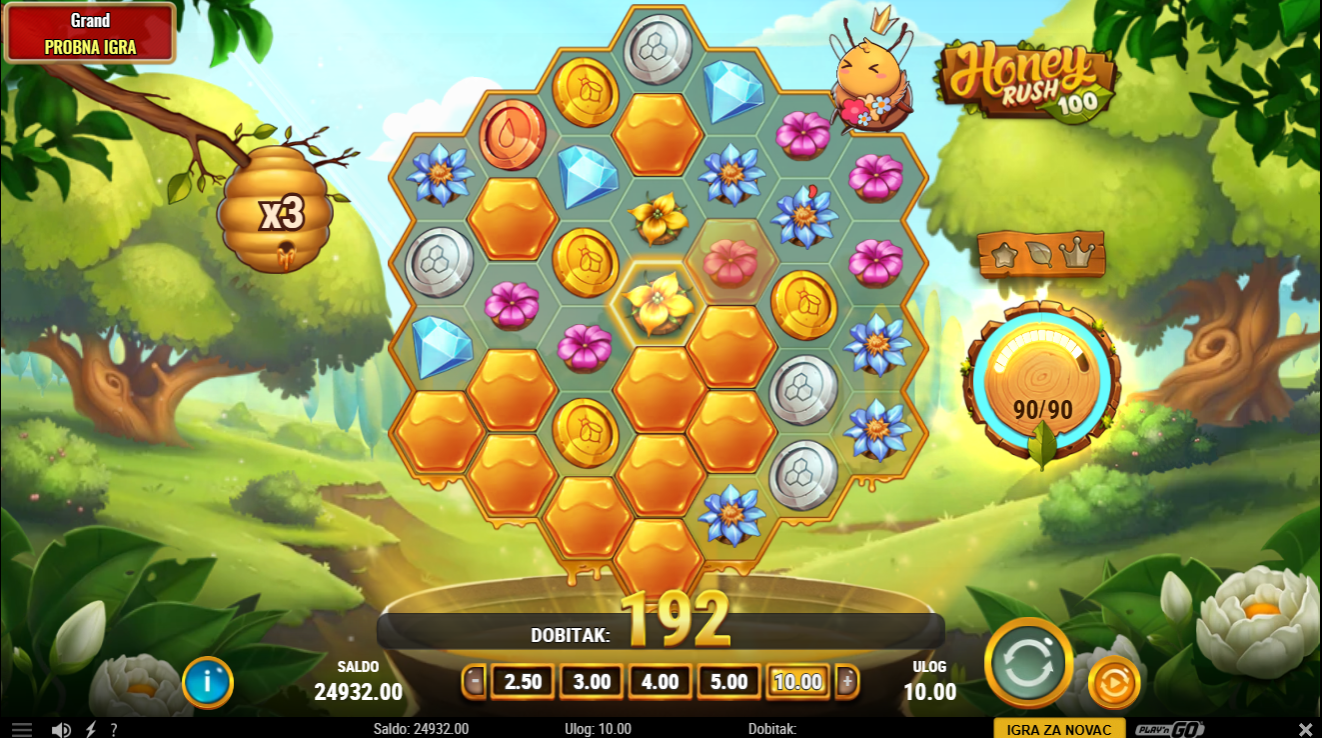
Task: Choose the 3.00 bet value
Action: tap(592, 682)
